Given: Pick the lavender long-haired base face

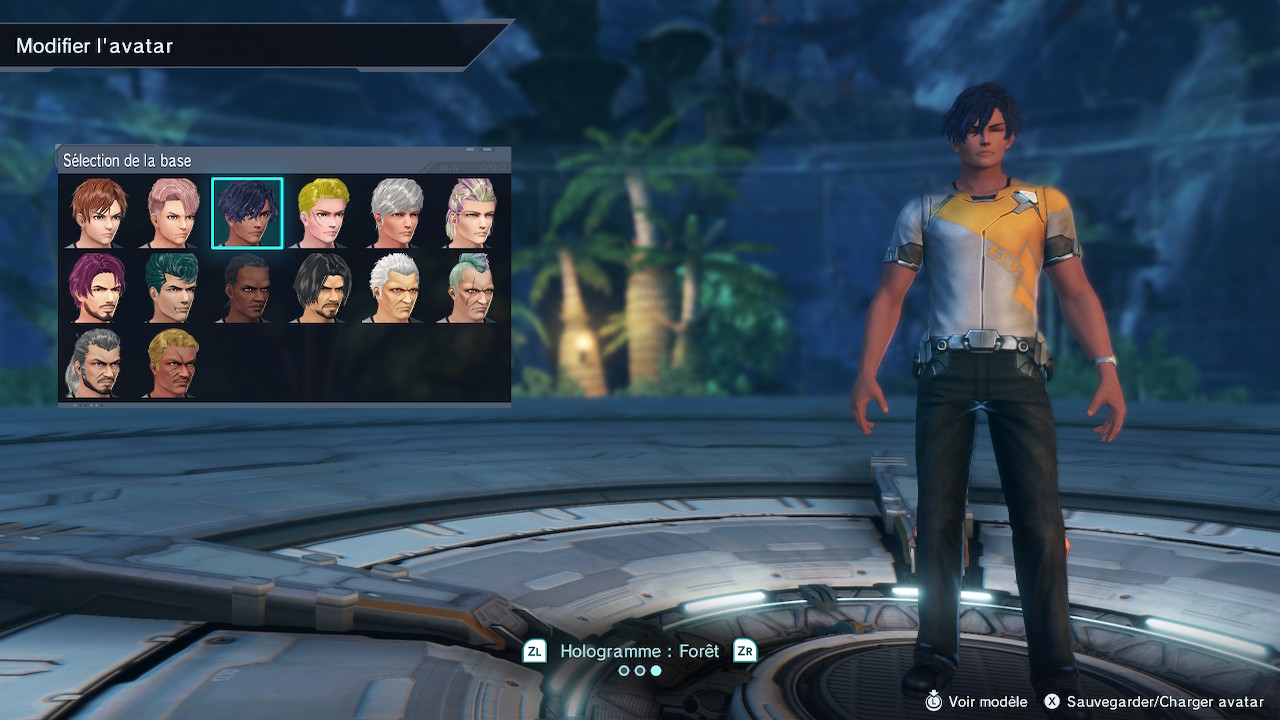Looking at the screenshot, I should [471, 213].
